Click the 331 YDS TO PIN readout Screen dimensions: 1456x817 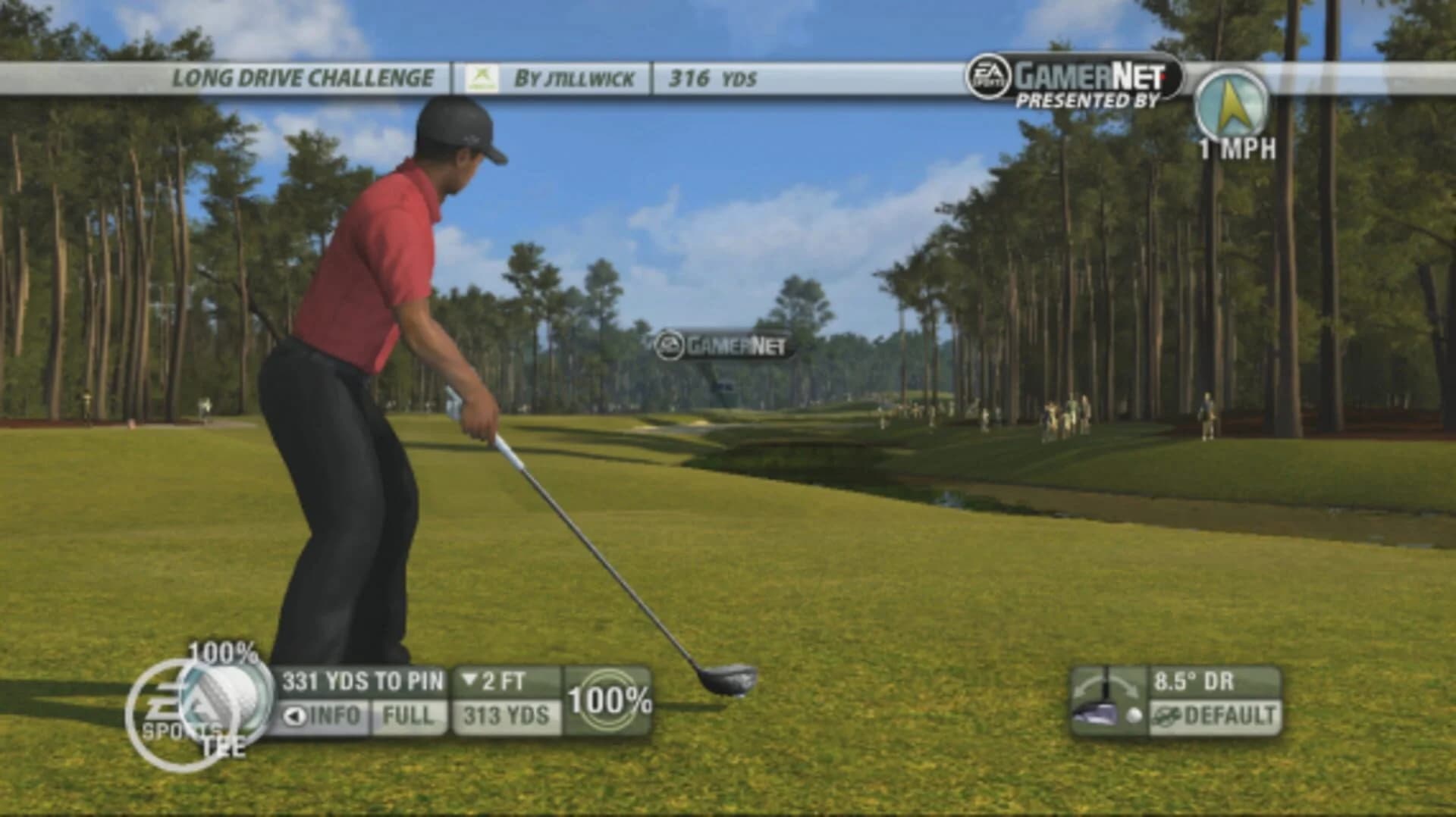click(362, 681)
